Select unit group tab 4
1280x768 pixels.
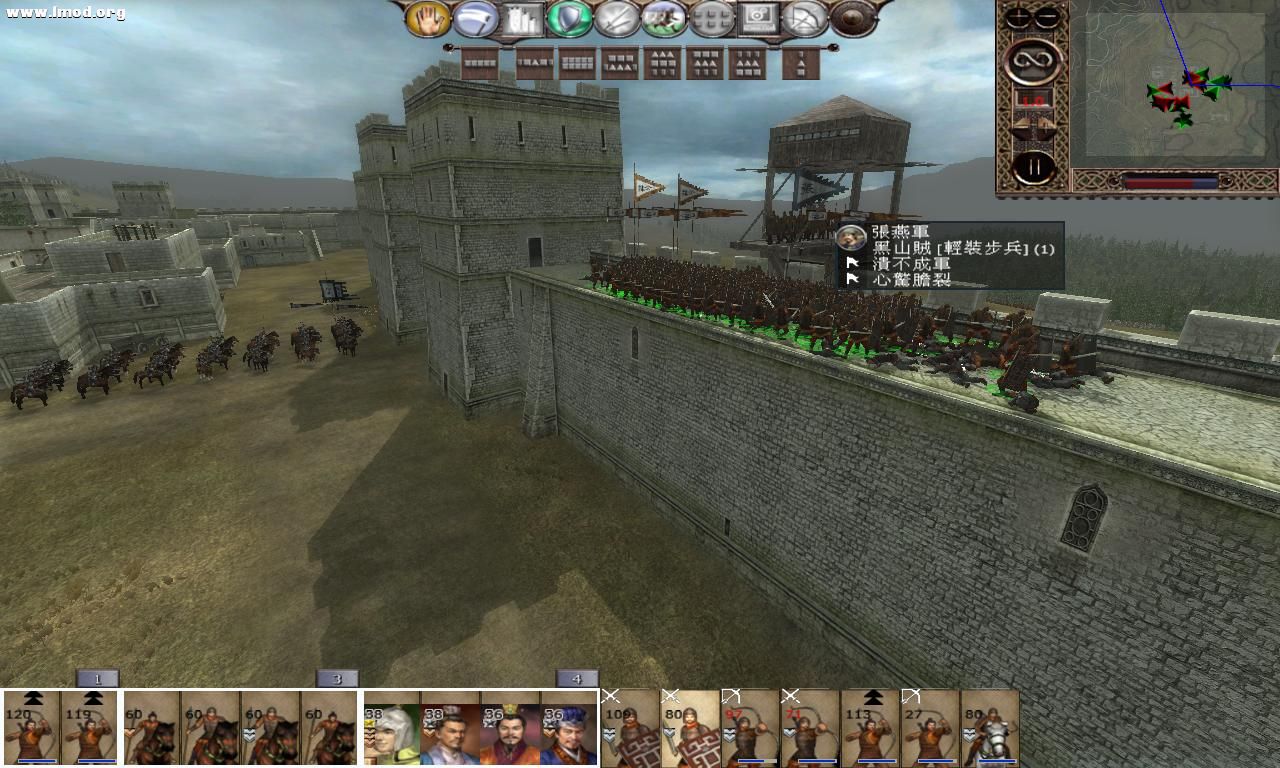click(x=577, y=678)
